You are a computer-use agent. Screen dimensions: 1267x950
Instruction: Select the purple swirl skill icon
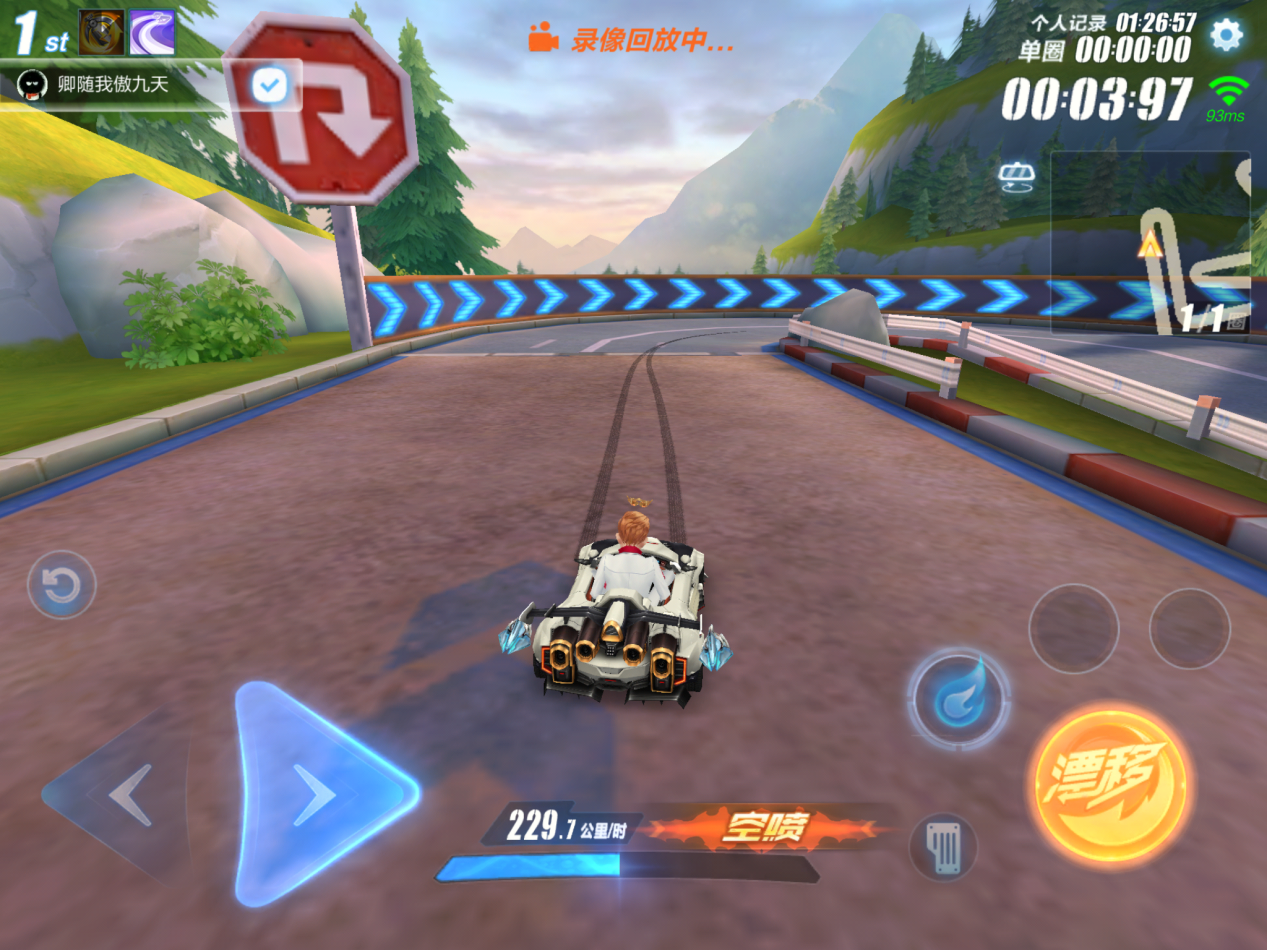point(152,33)
